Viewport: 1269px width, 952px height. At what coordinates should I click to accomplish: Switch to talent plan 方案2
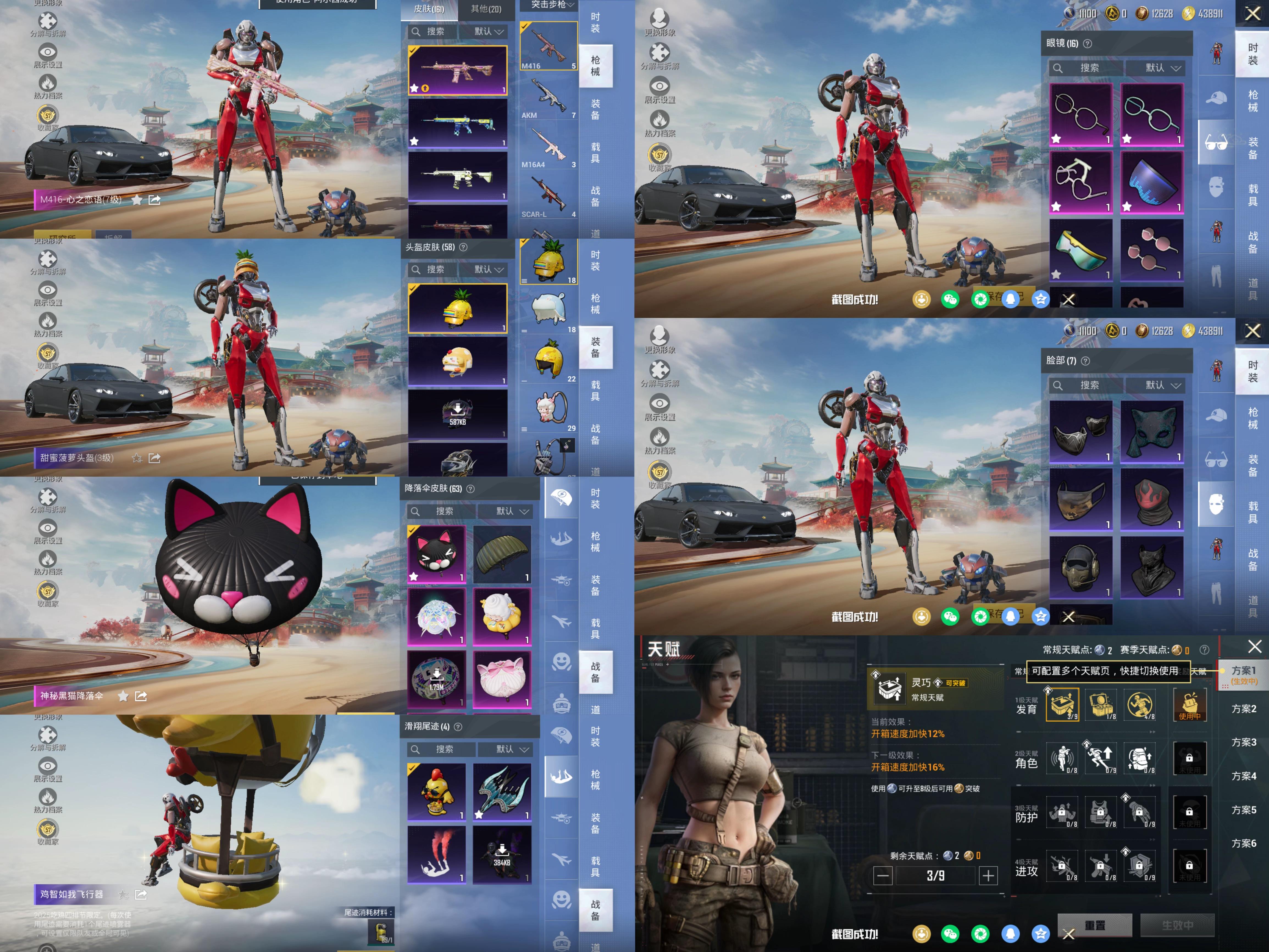click(1243, 709)
